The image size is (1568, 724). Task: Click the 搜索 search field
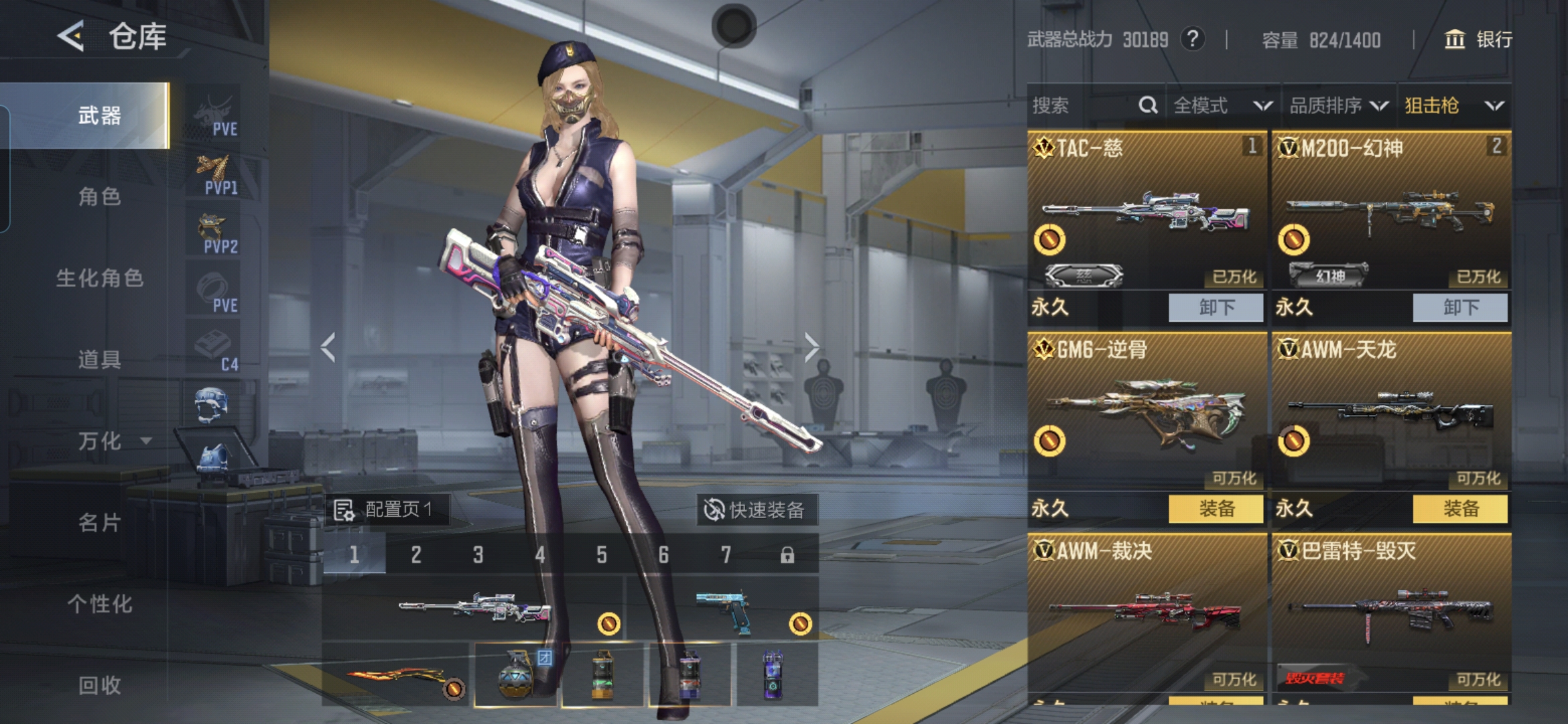[1086, 105]
